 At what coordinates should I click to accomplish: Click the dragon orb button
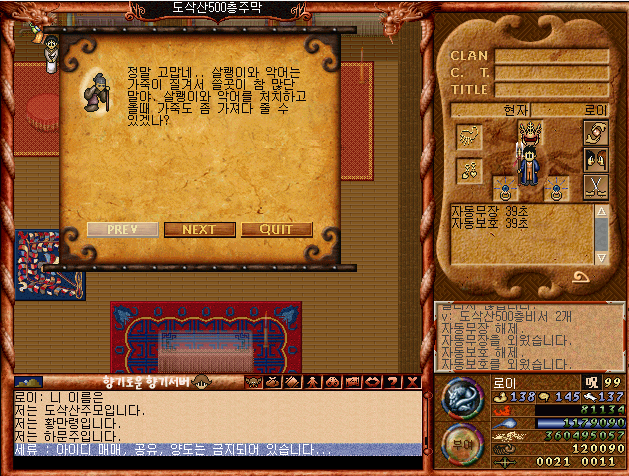459,398
